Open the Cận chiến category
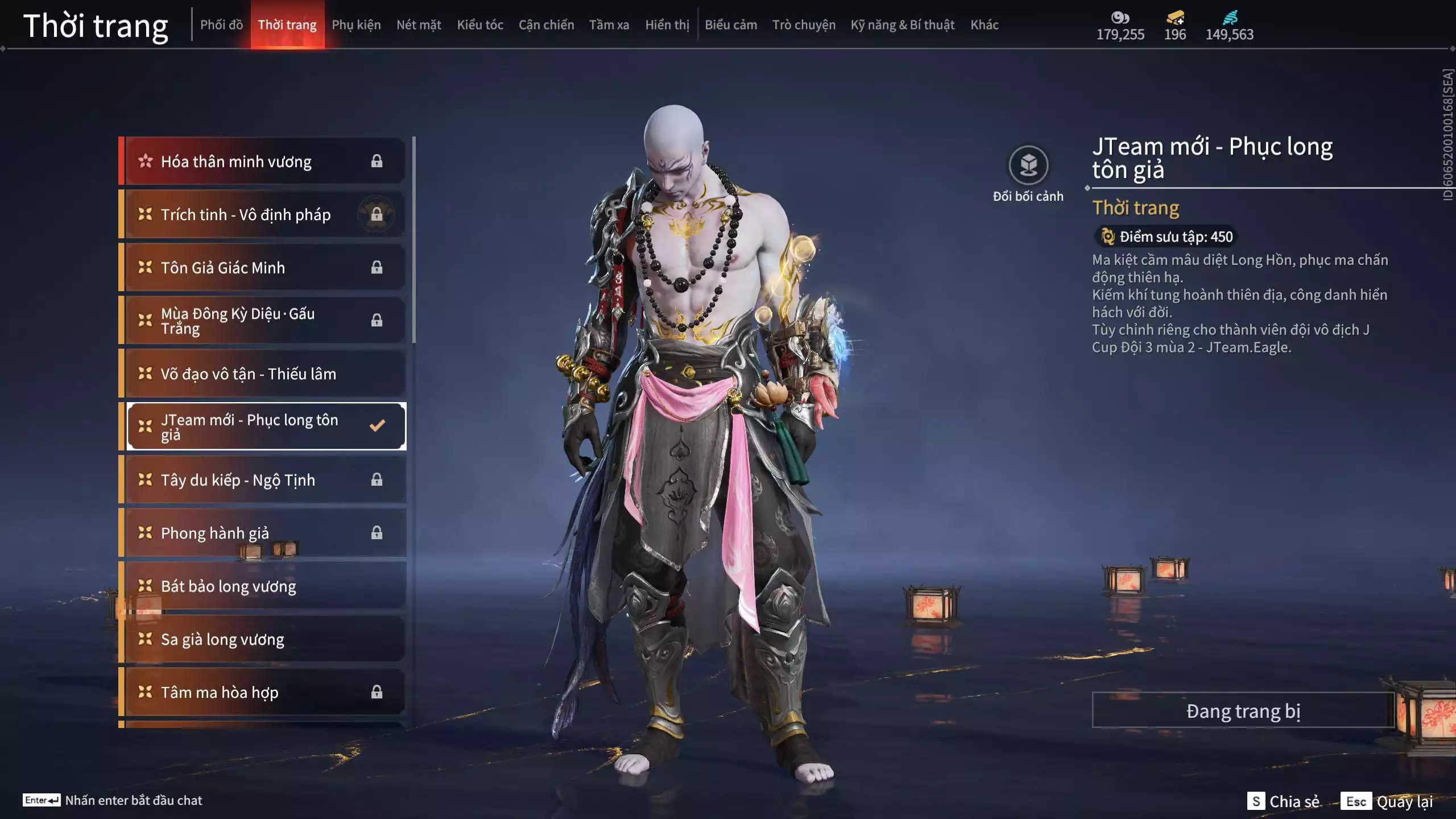 click(546, 25)
